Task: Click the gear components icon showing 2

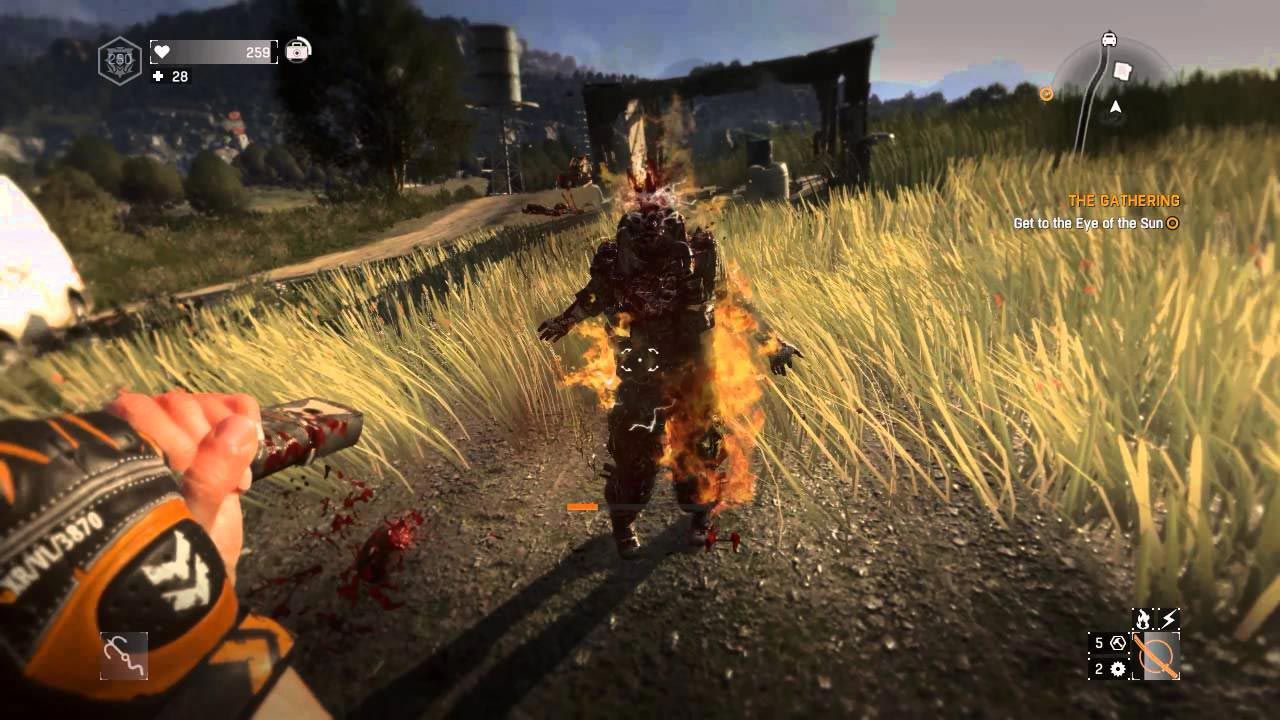Action: [x=1109, y=668]
